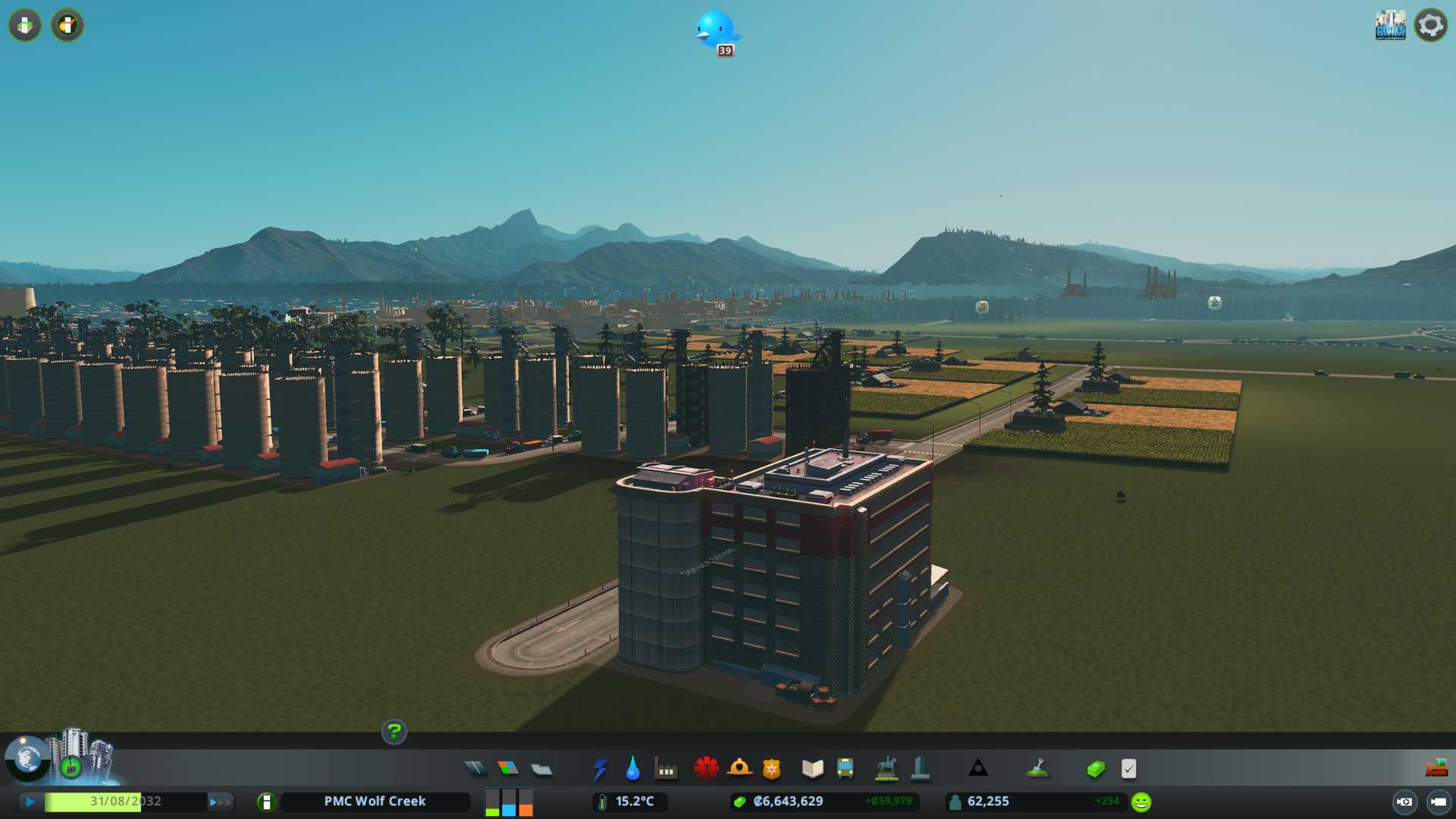The image size is (1456, 819).
Task: Activate the bulldozer tool
Action: pyautogui.click(x=1436, y=768)
